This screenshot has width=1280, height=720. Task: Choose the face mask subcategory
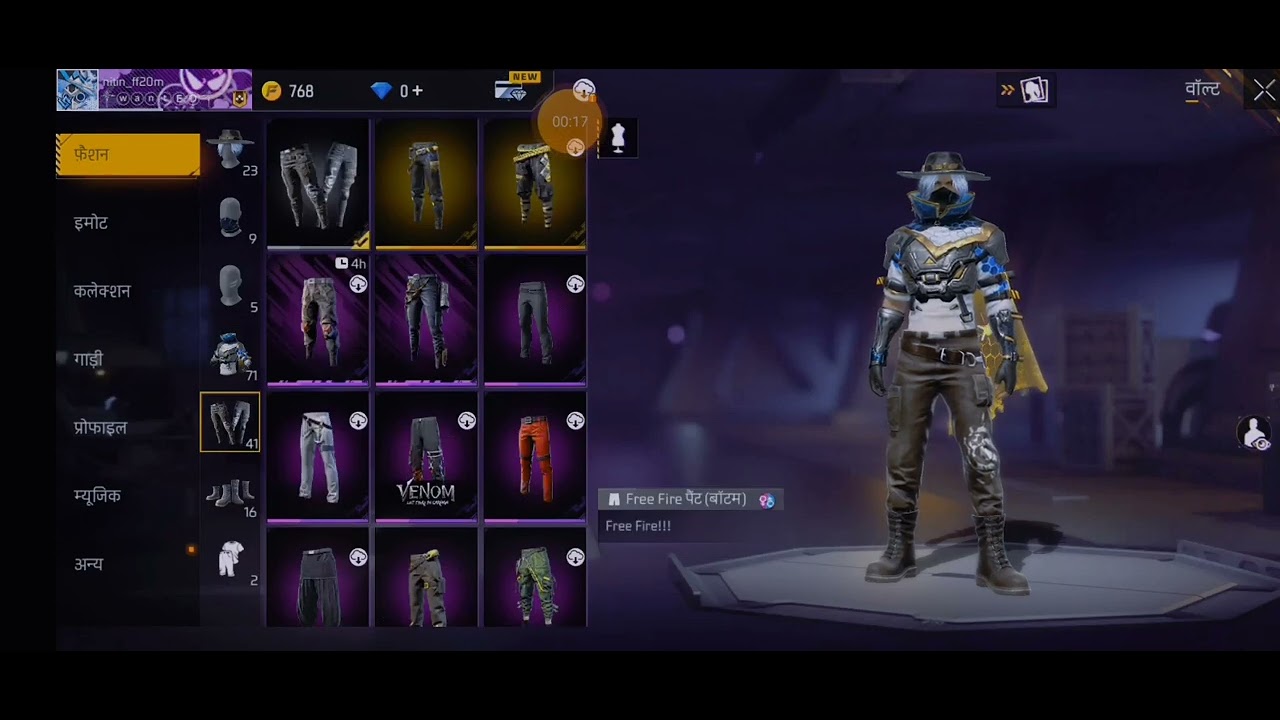pos(230,219)
